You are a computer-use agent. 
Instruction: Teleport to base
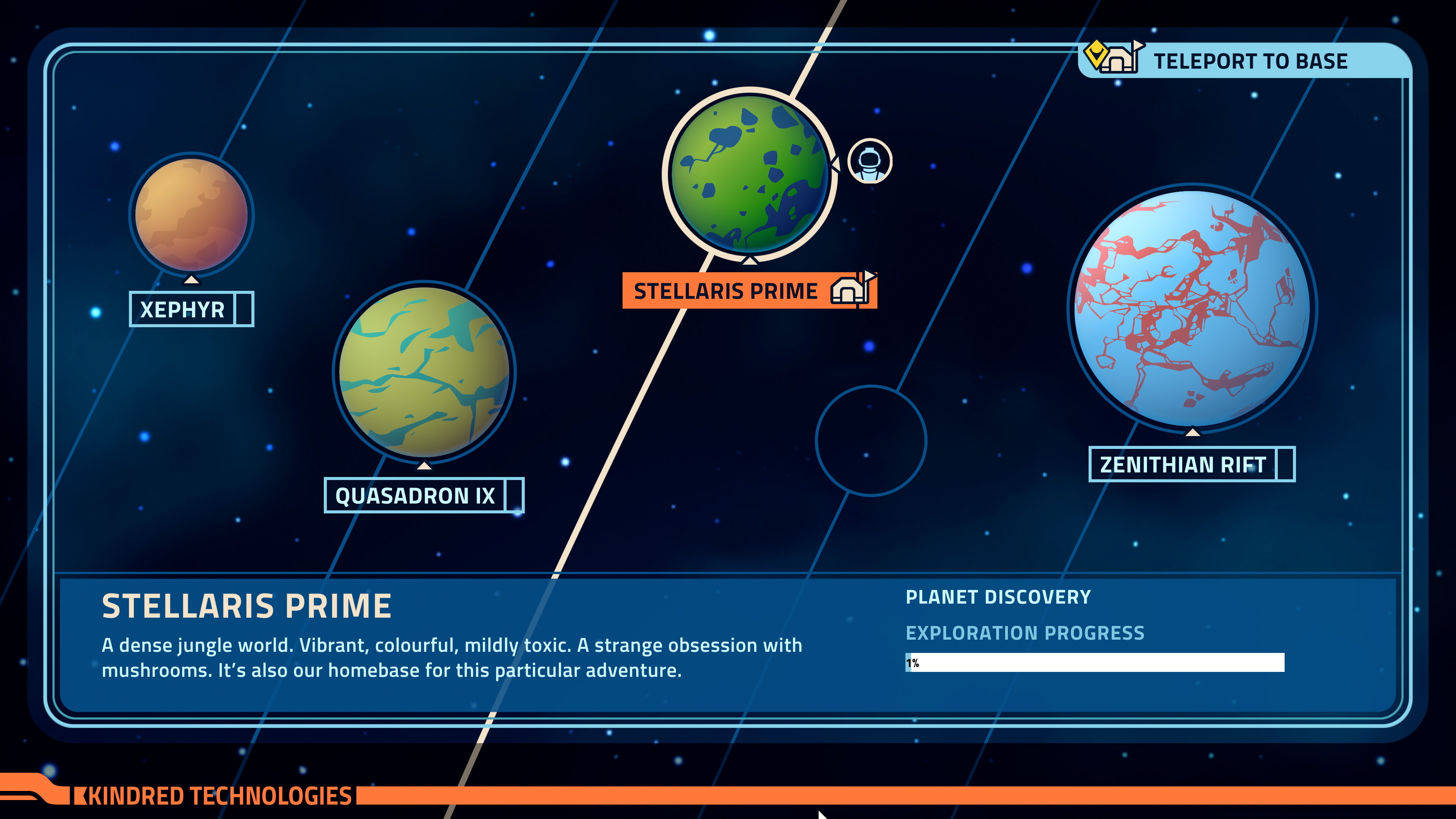(1244, 61)
